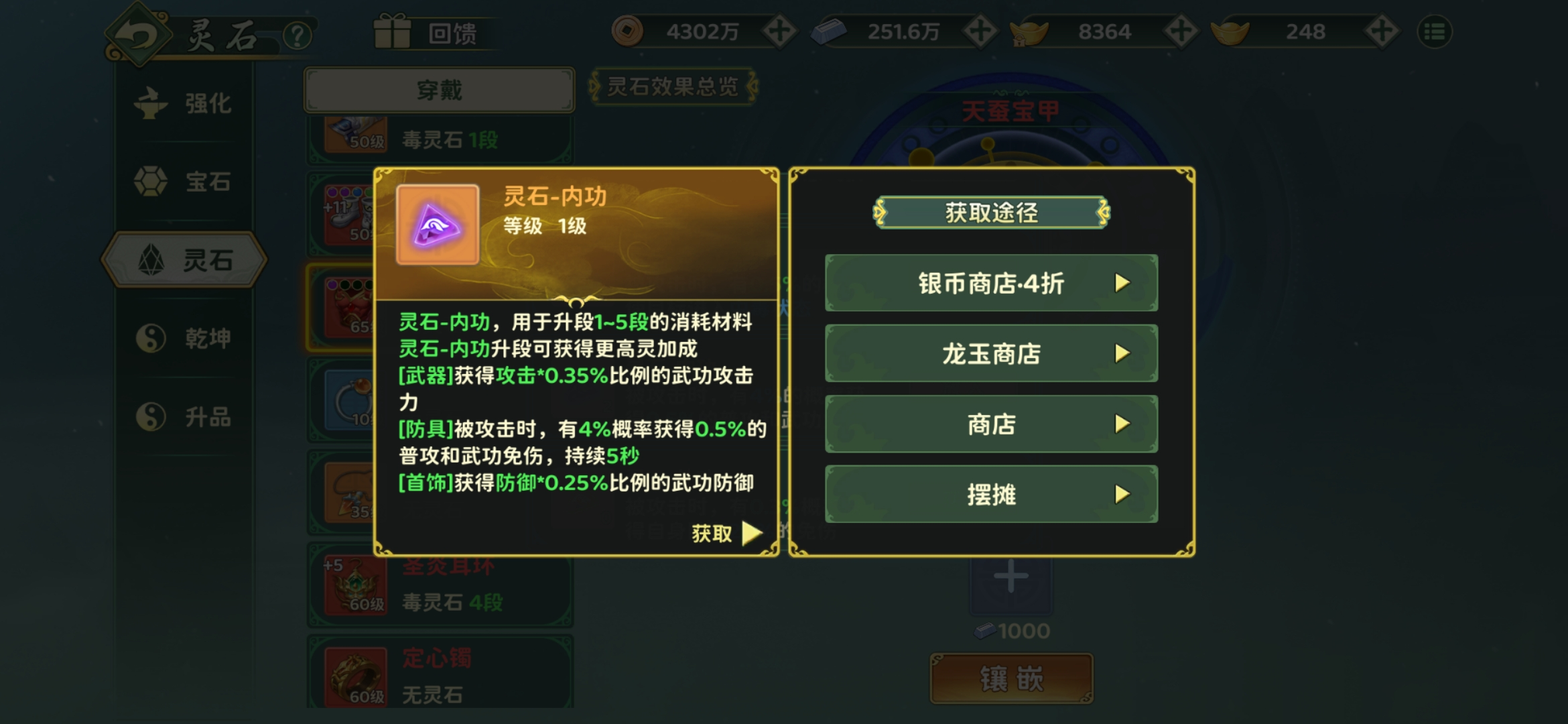
Task: Click the 镶嵌 inlay button
Action: 1011,678
